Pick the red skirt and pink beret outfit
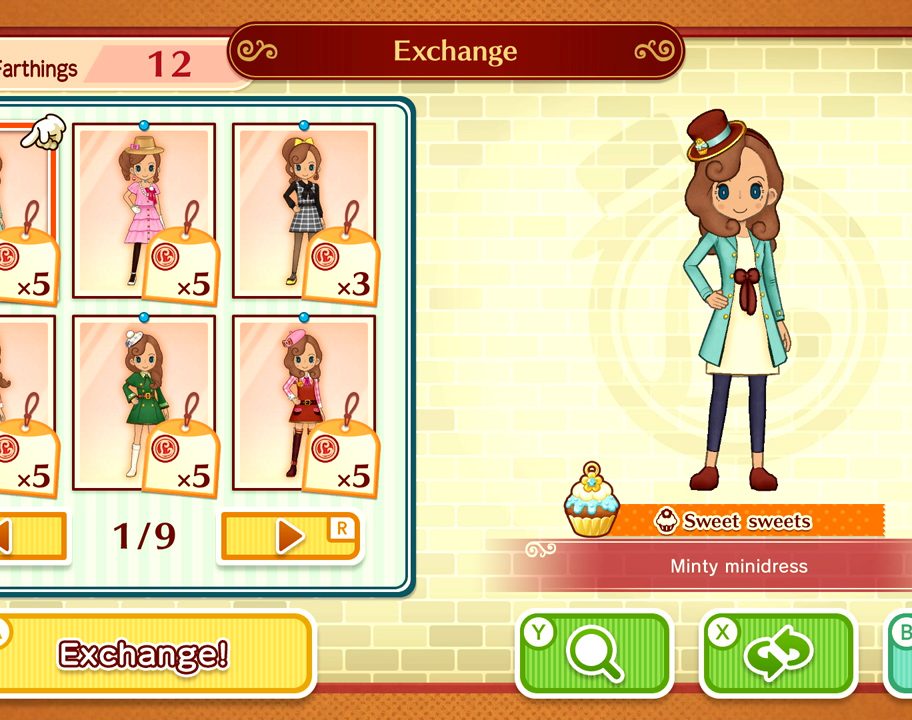The image size is (912, 720). tap(303, 402)
